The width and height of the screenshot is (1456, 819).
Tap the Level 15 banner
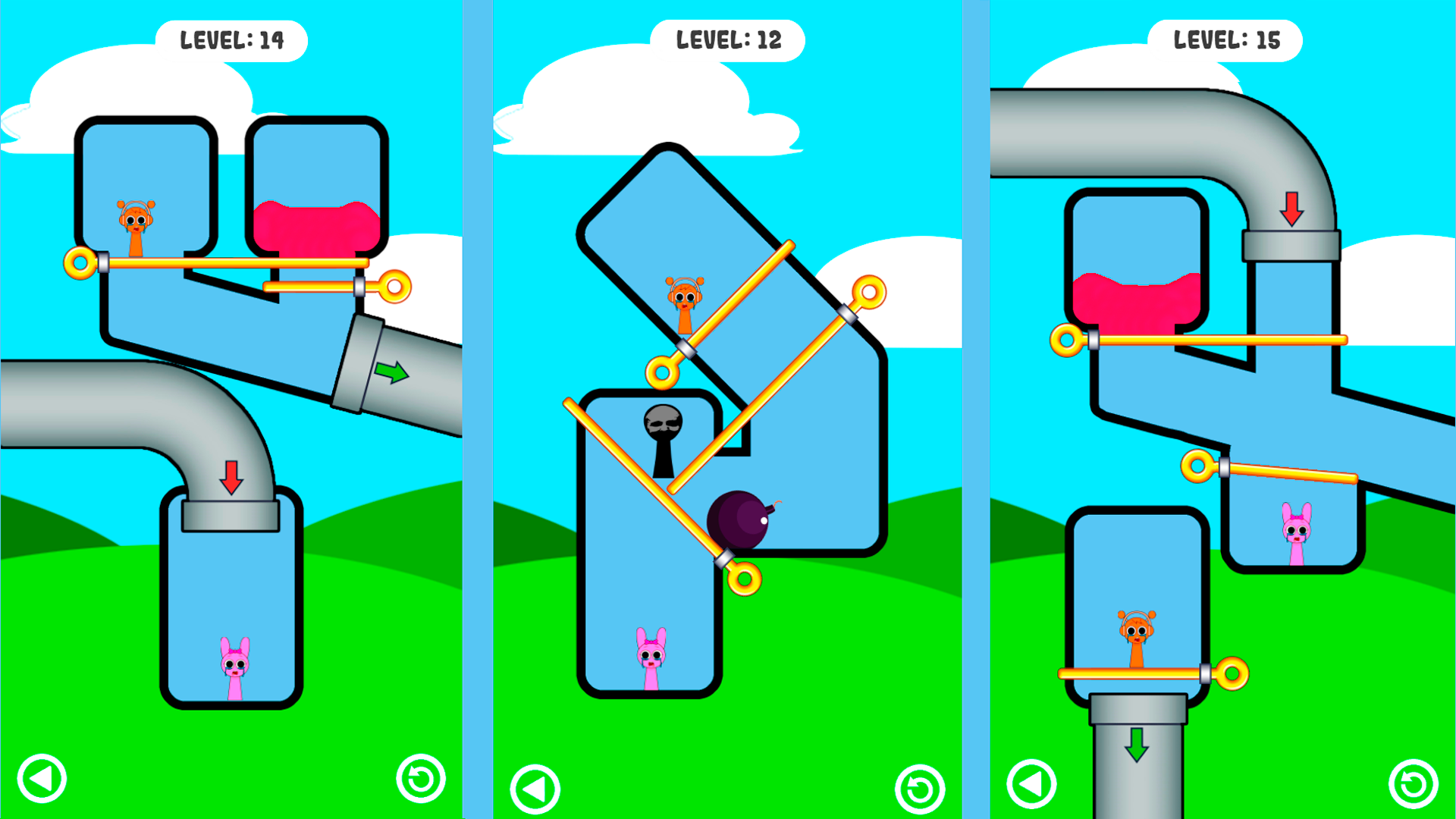coord(1227,39)
